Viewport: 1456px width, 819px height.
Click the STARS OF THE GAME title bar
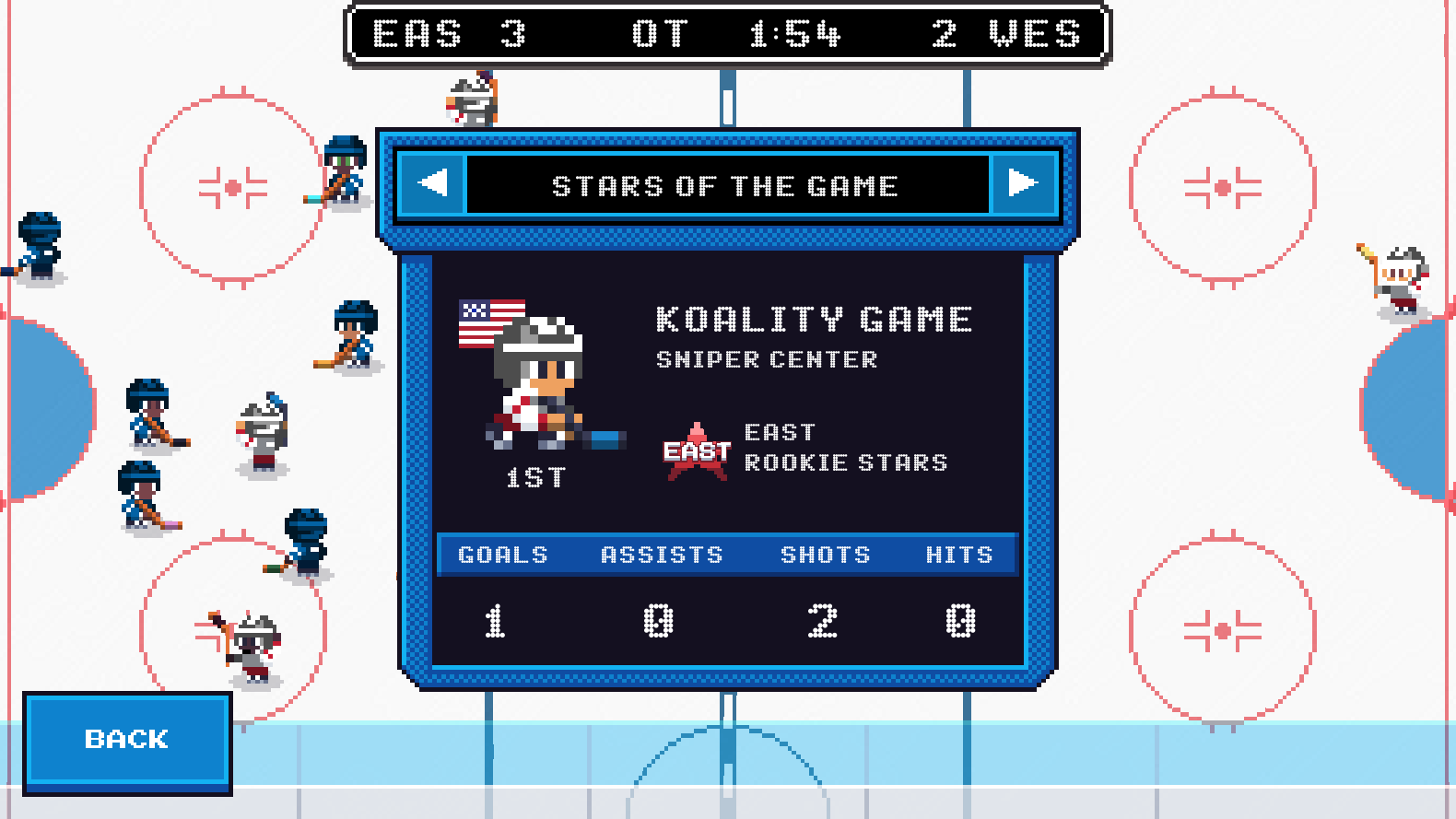point(727,185)
